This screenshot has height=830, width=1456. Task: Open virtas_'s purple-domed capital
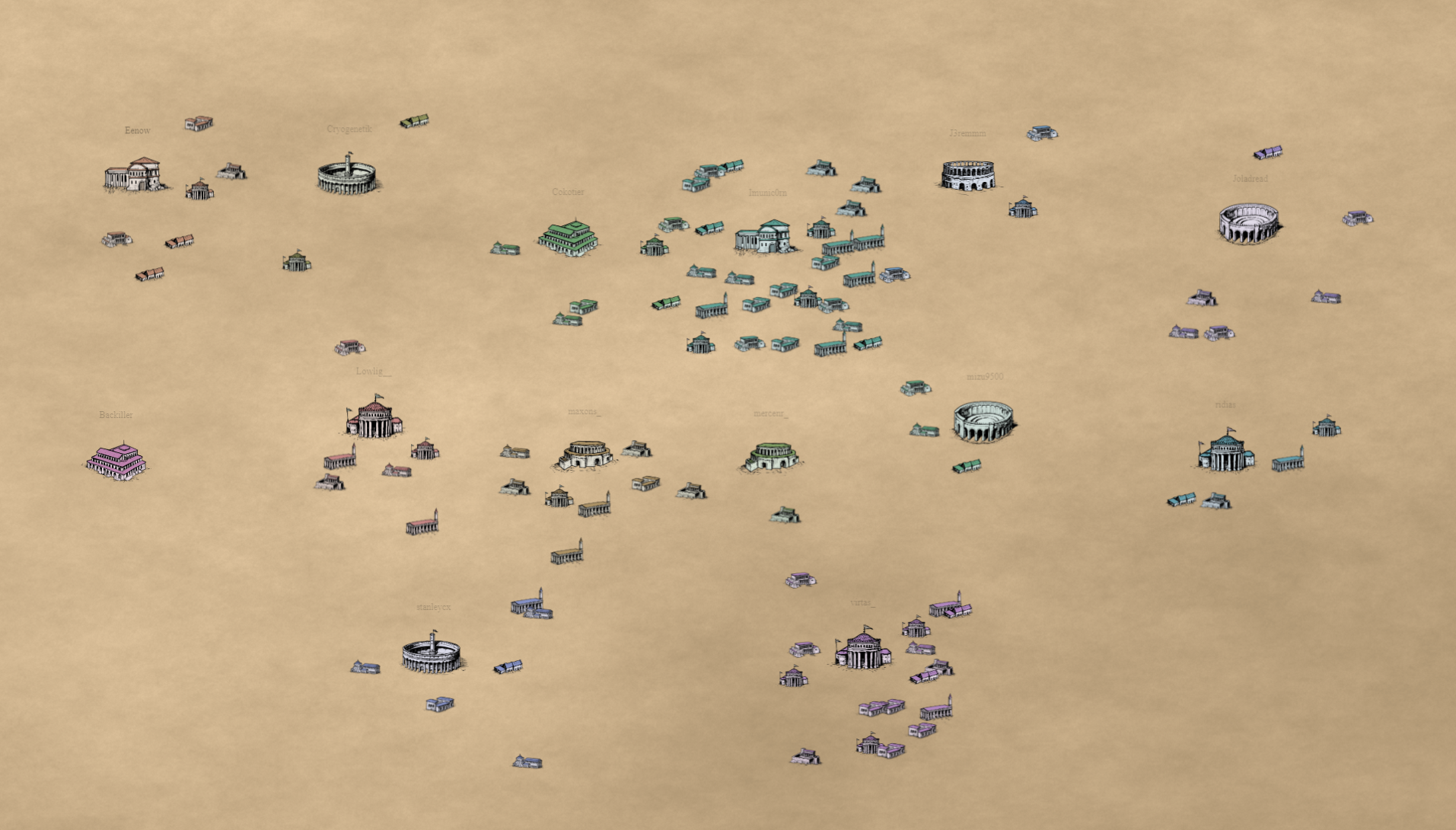point(862,650)
